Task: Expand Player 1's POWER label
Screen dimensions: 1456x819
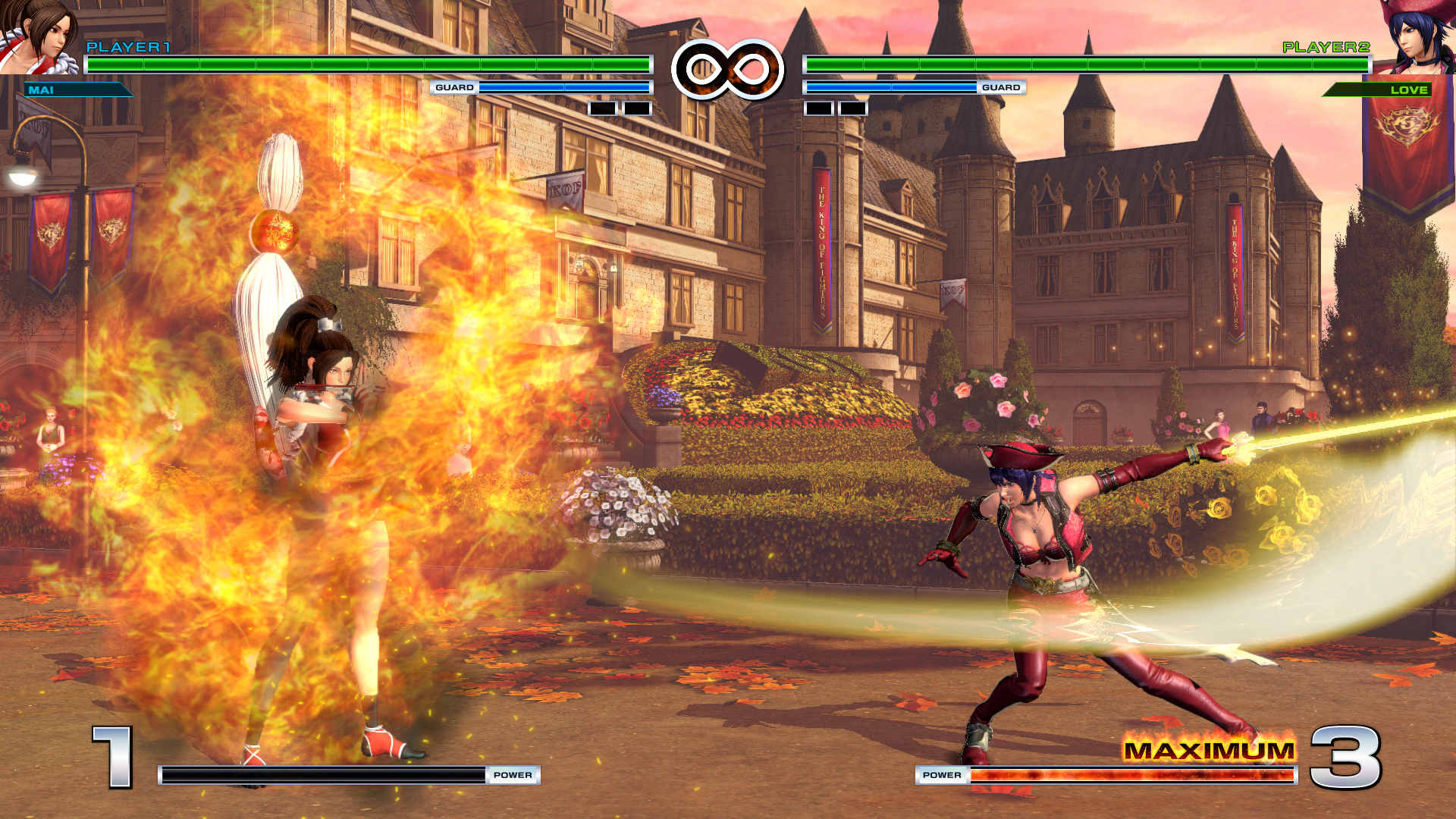Action: coord(514,776)
